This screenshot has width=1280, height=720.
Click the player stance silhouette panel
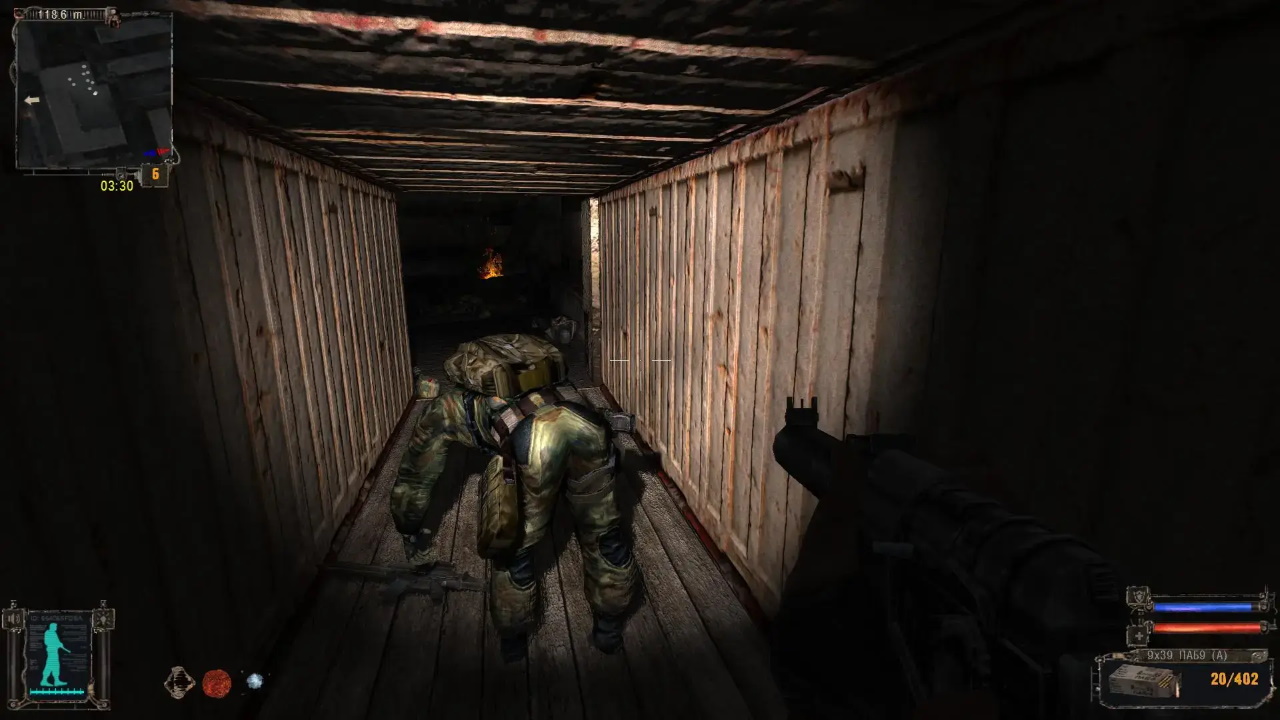click(x=58, y=656)
